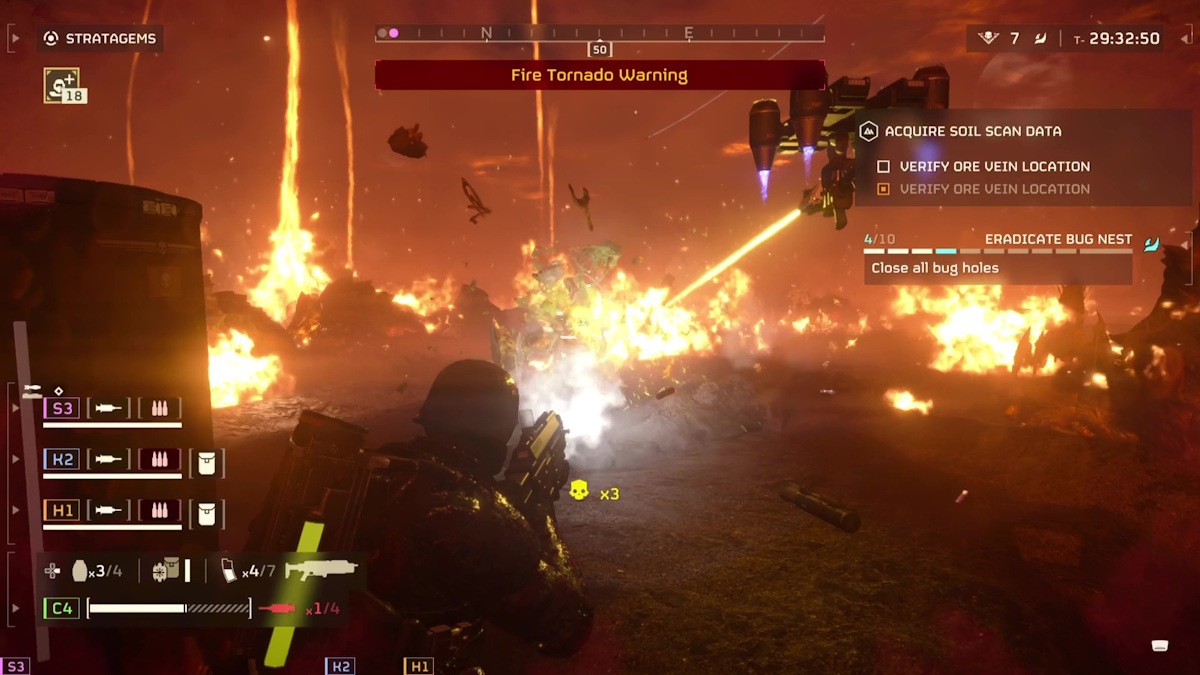This screenshot has height=675, width=1200.
Task: Select the S+ stratagem icon
Action: point(62,85)
